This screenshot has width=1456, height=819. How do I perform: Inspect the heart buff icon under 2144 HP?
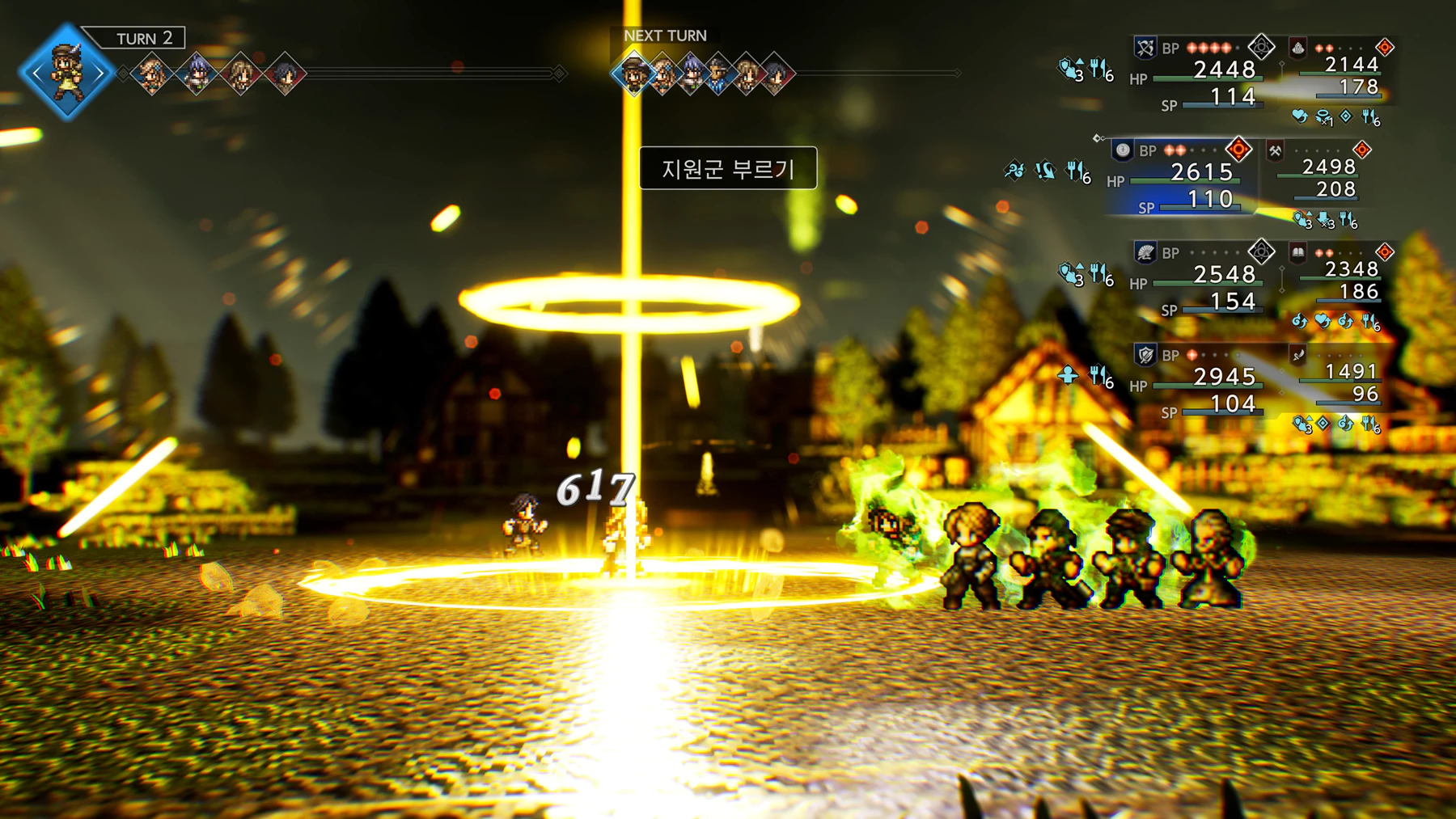[1299, 117]
